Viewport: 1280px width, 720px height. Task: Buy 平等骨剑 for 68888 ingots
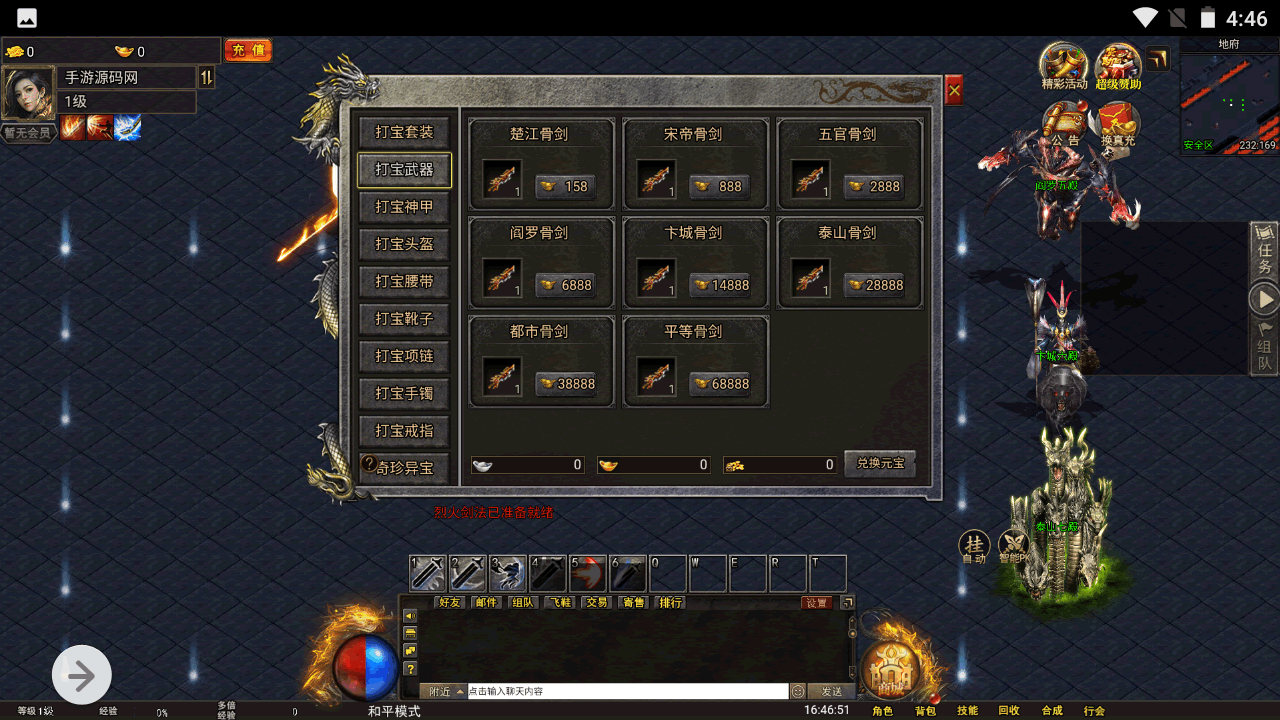[x=720, y=384]
